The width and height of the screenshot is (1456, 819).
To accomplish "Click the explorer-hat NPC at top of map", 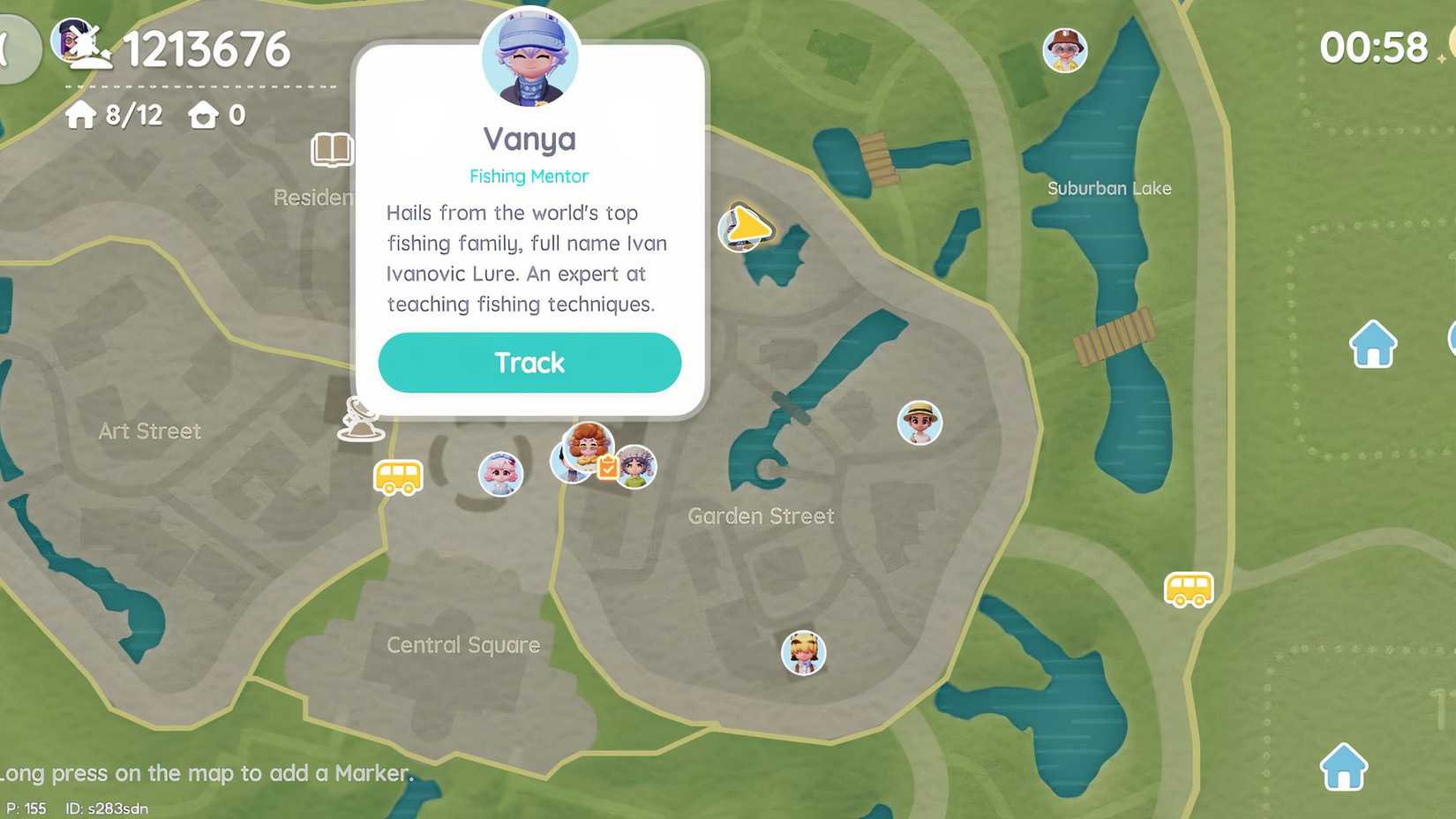I will point(1064,50).
